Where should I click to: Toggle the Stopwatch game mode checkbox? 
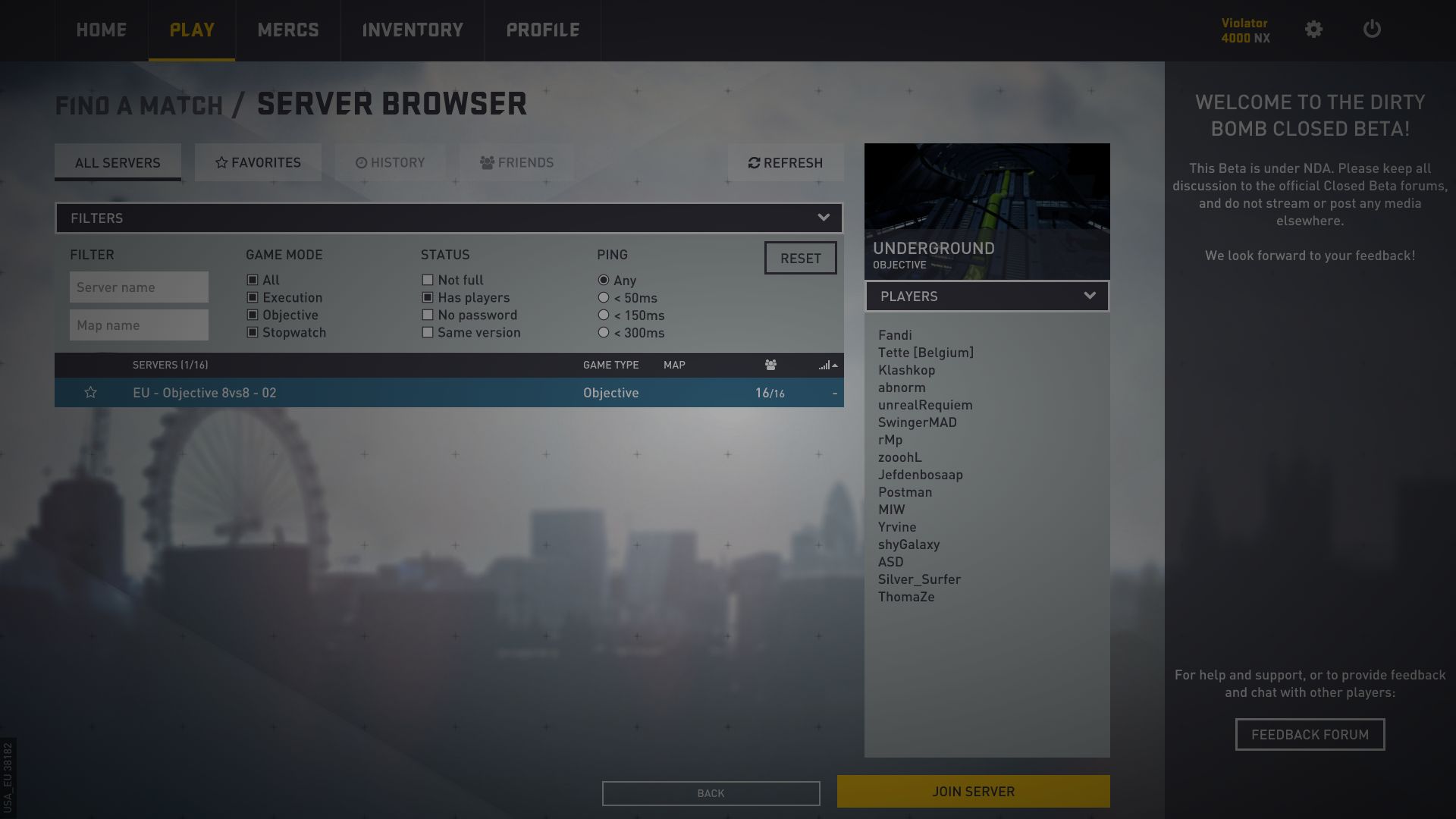pyautogui.click(x=253, y=333)
